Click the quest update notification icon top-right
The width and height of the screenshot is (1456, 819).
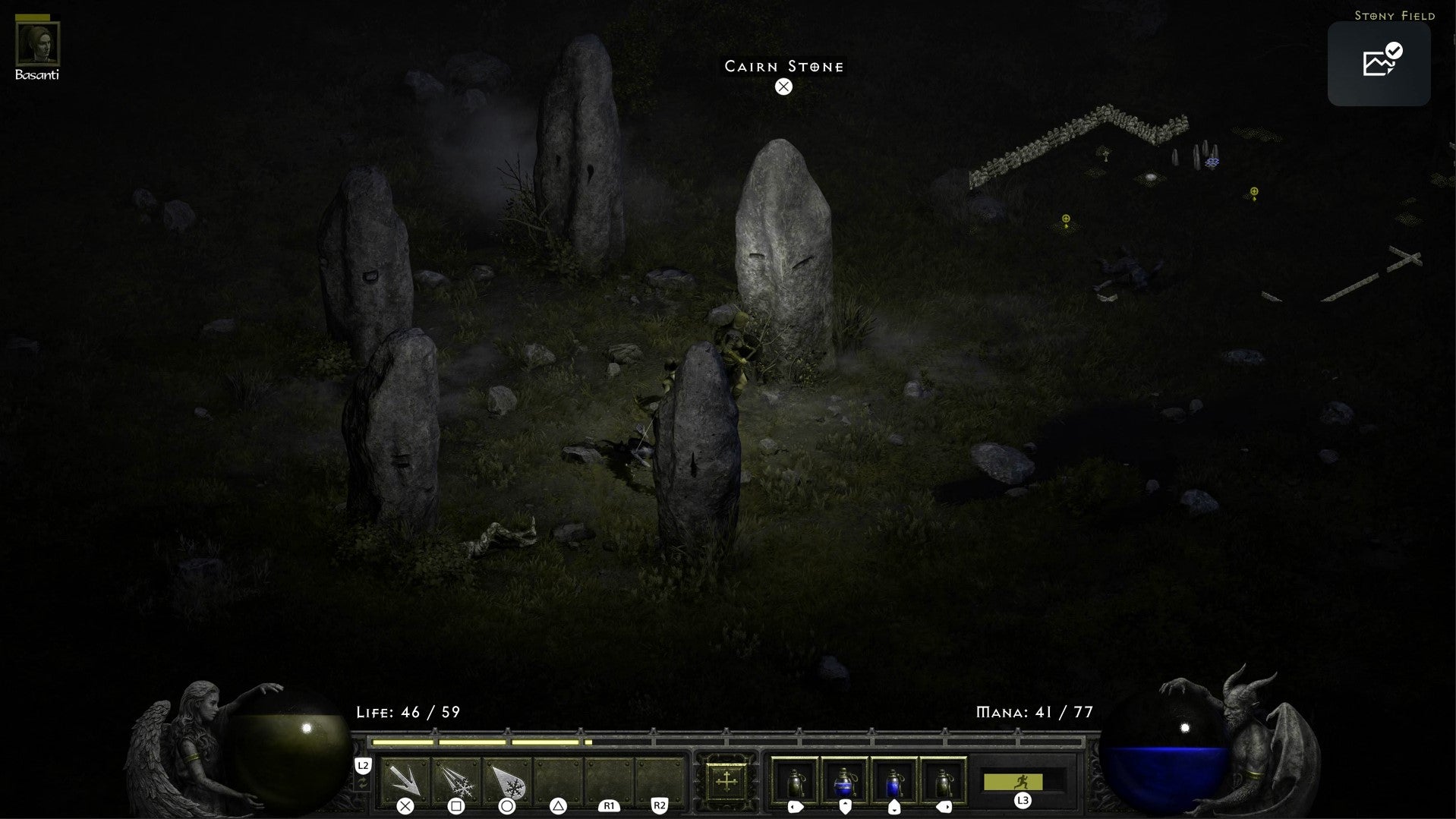click(x=1379, y=64)
